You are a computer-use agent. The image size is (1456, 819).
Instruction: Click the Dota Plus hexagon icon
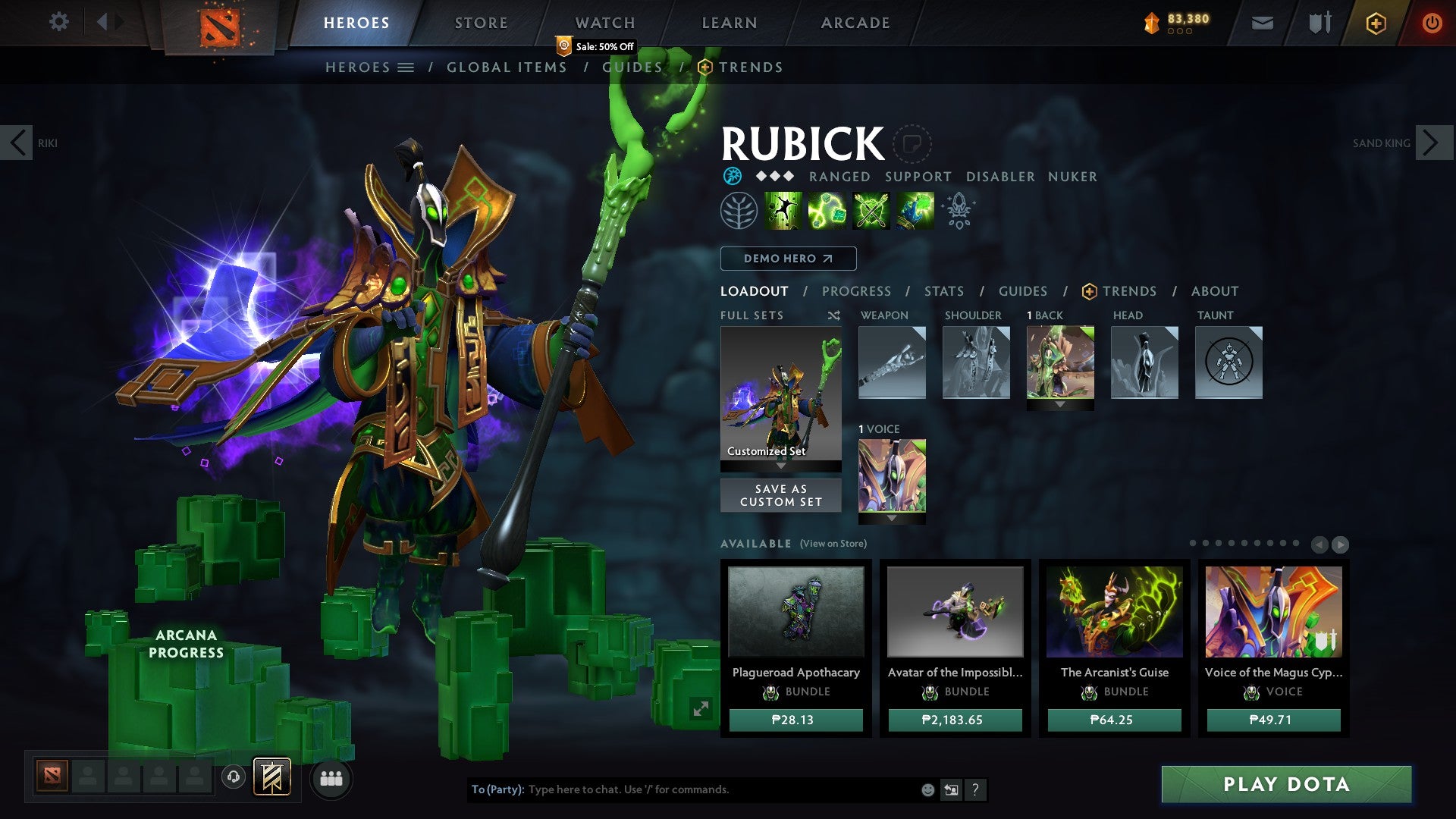1375,23
